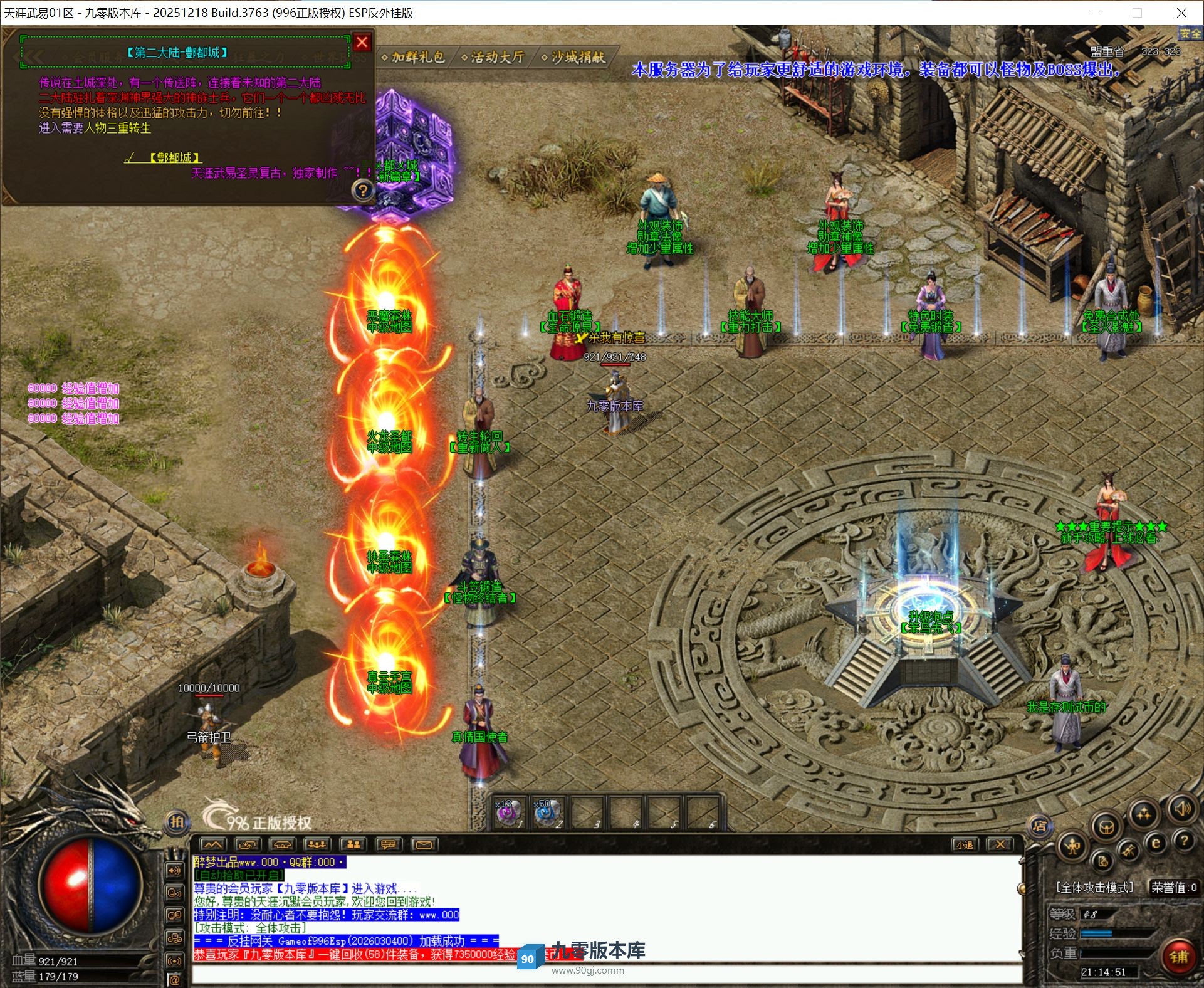Use the blue scroll in hotbar slot 2
Screen dimensions: 1204x988
click(547, 812)
